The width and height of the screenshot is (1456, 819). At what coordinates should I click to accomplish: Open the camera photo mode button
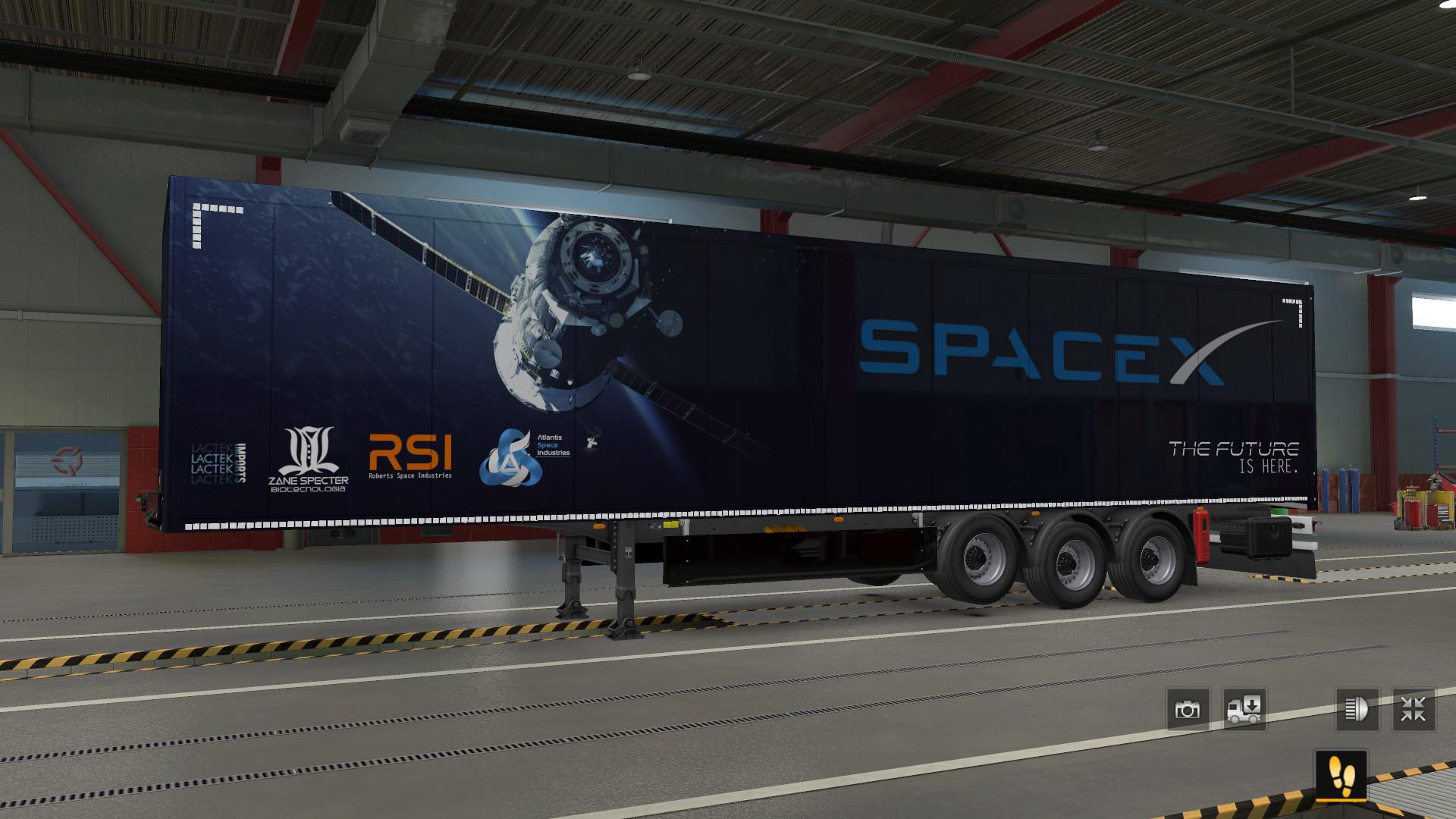(1188, 710)
